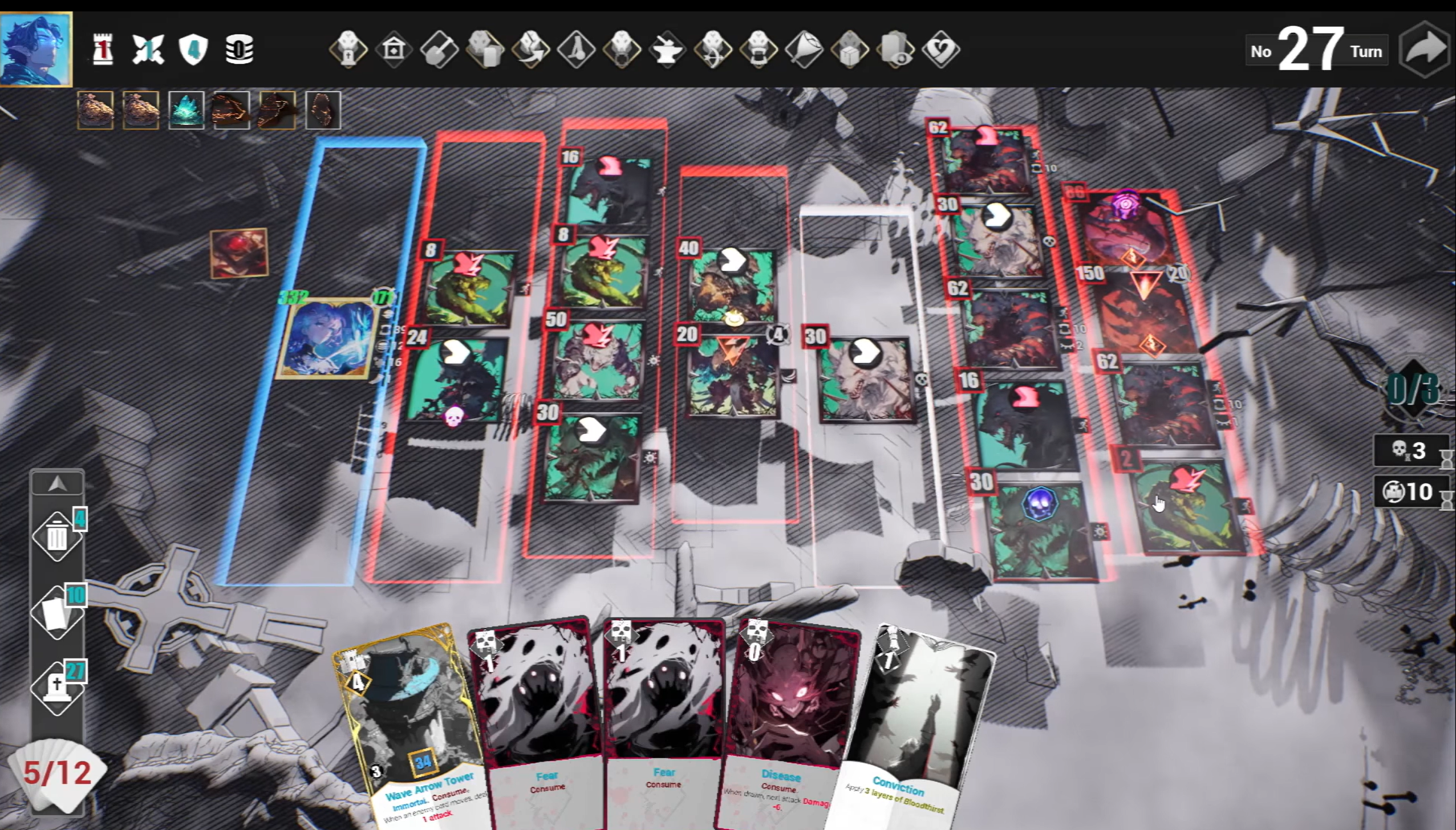Click the shovel icon in the top bar

tap(439, 50)
